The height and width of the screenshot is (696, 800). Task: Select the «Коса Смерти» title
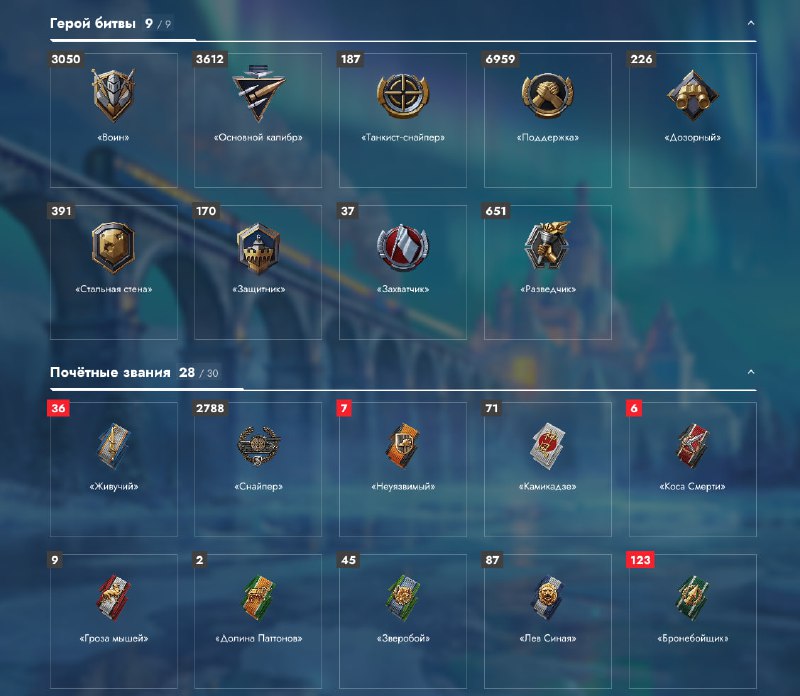[693, 469]
